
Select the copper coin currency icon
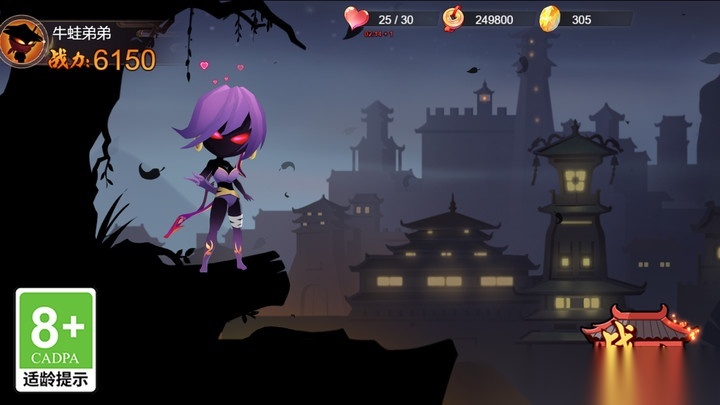(453, 18)
